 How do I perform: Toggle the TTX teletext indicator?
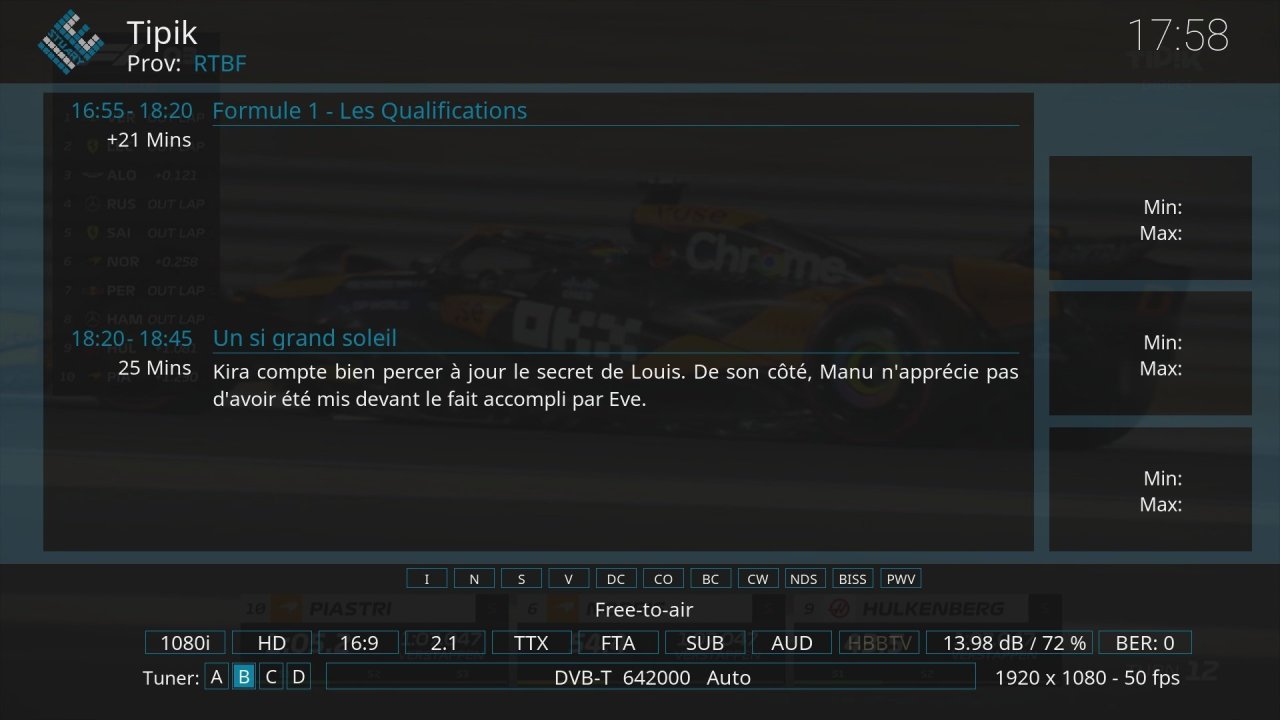pyautogui.click(x=530, y=643)
